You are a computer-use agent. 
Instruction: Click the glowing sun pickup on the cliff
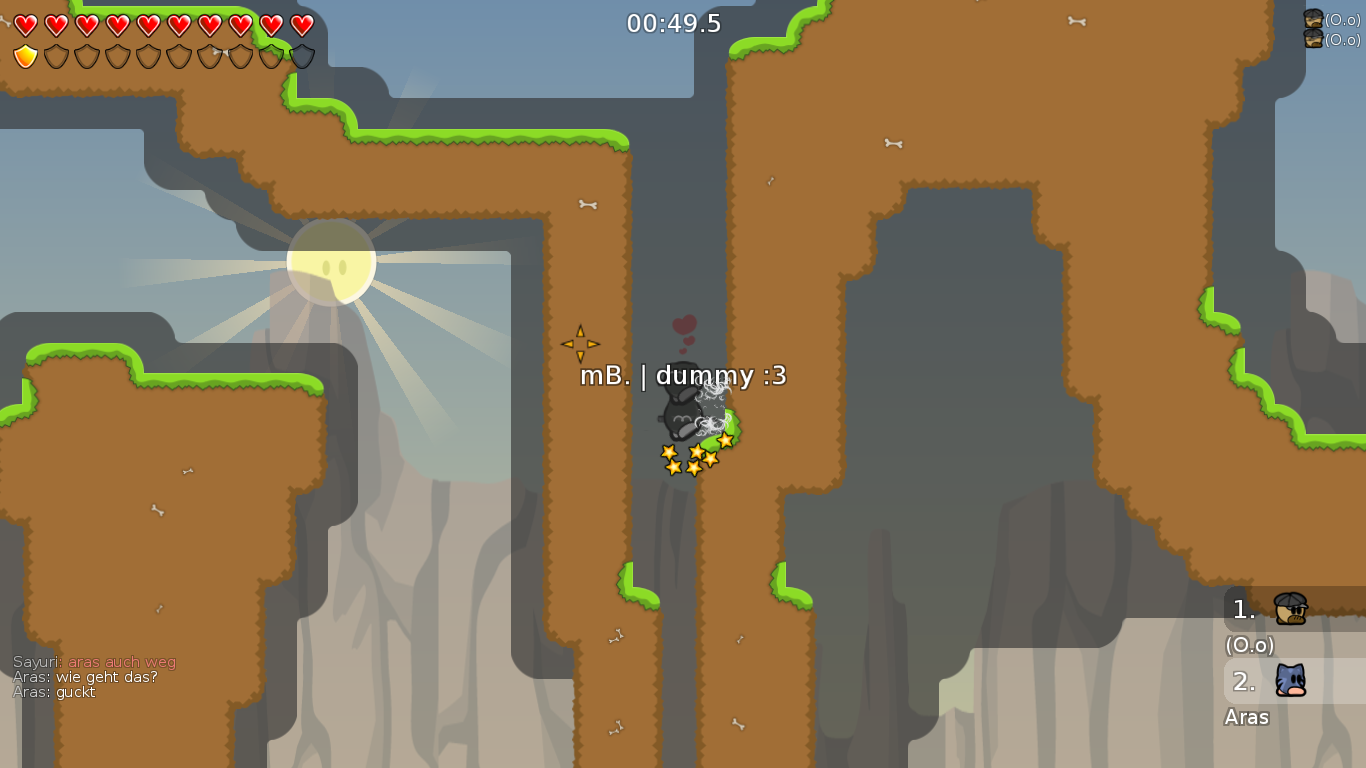pos(330,262)
